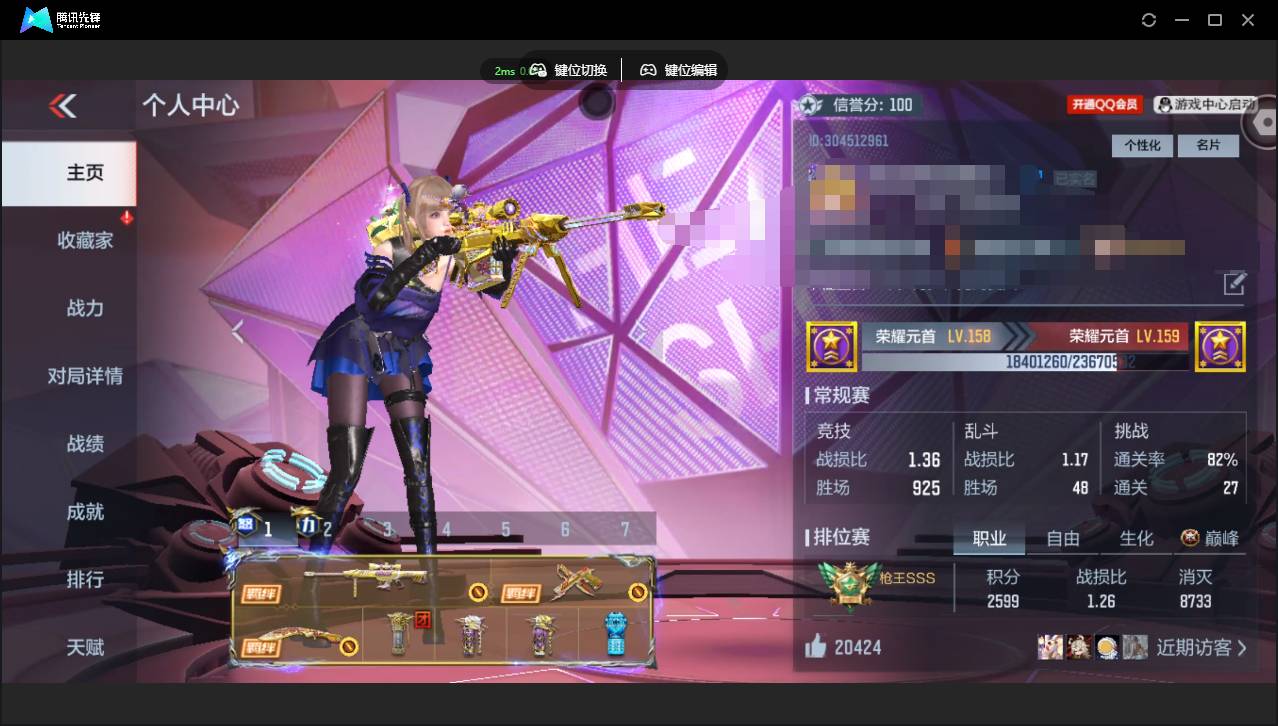Open the 战绩 records page

point(85,444)
